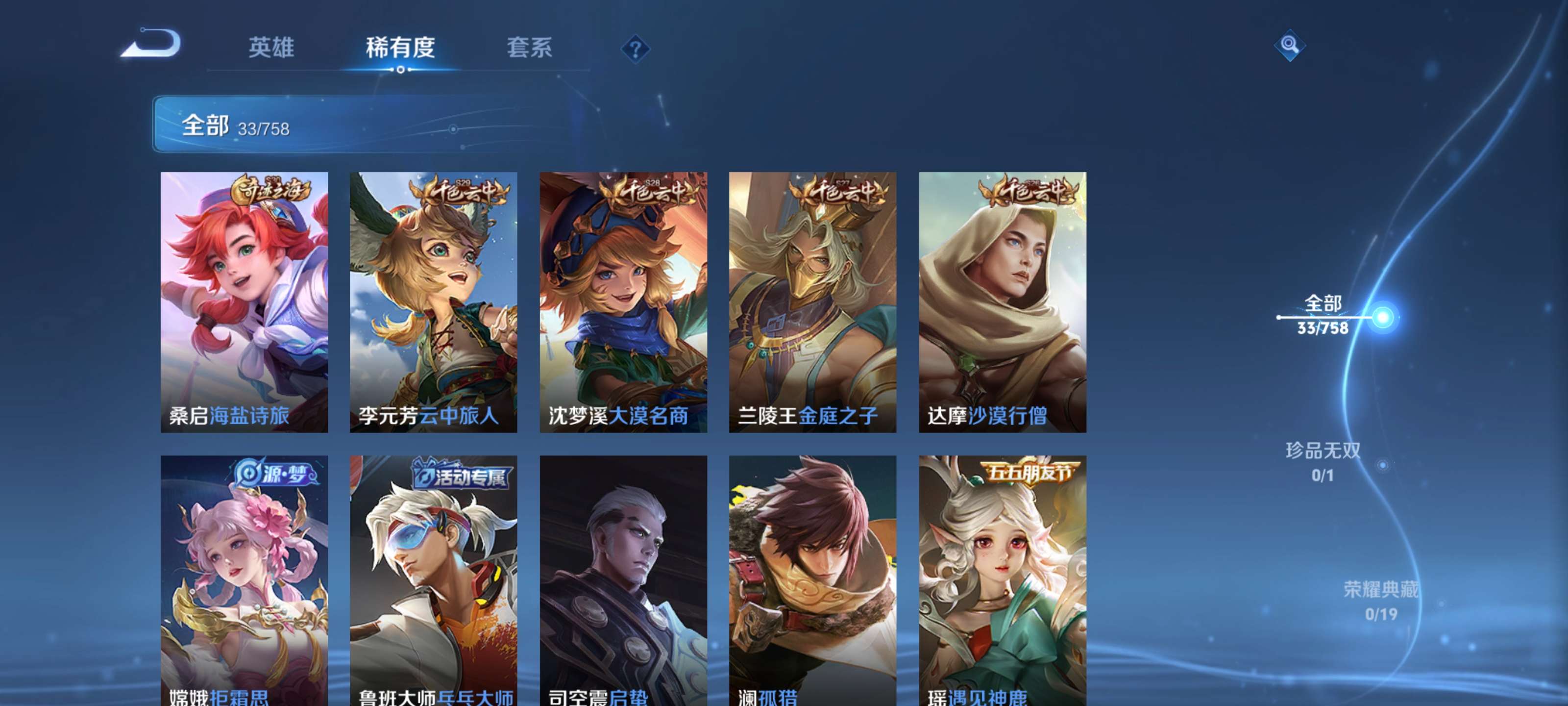1568x706 pixels.
Task: Expand the 稀有度 tab indicator dot
Action: click(x=400, y=70)
